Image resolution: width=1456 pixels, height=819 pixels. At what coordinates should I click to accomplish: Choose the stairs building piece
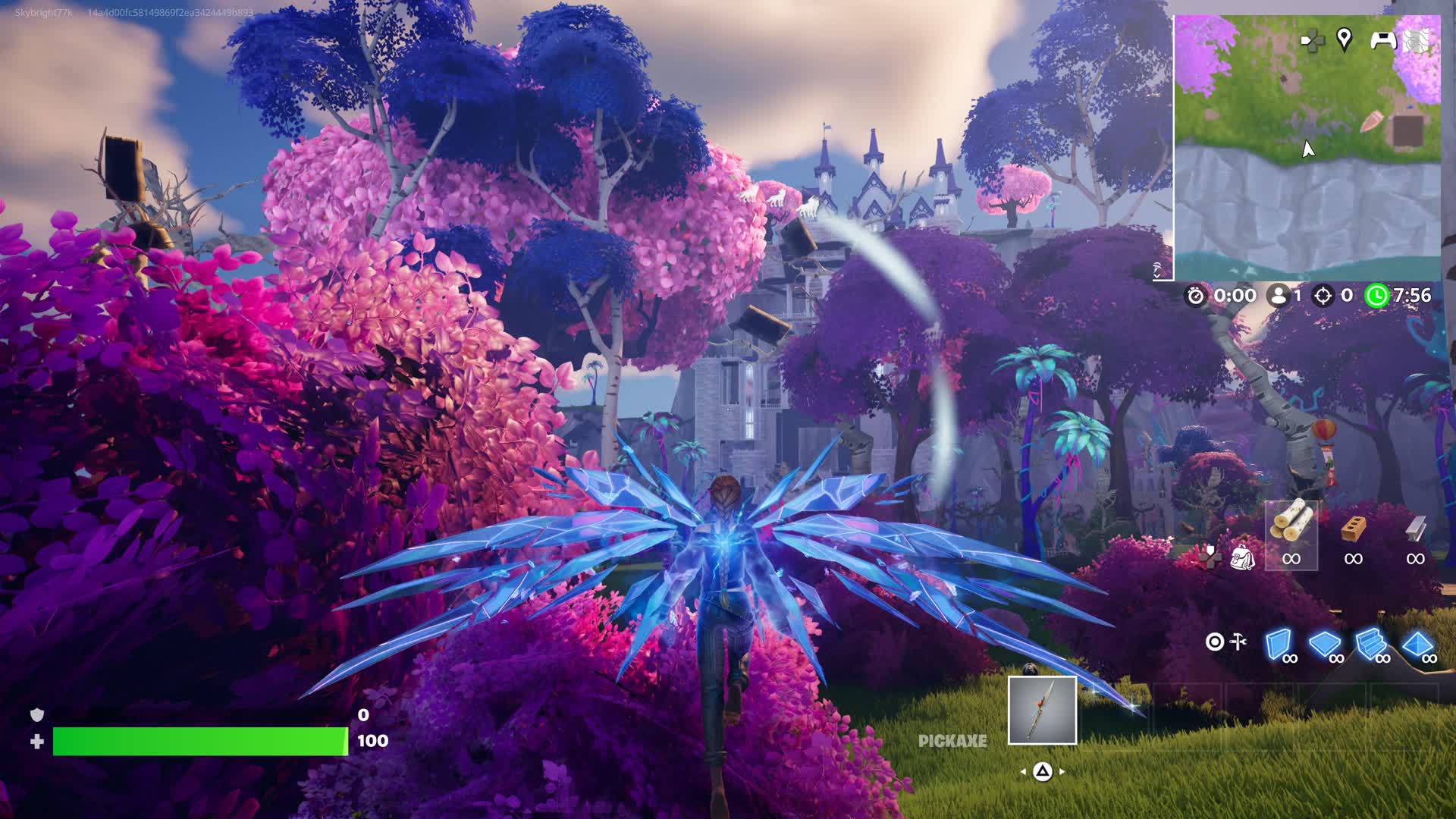coord(1371,644)
